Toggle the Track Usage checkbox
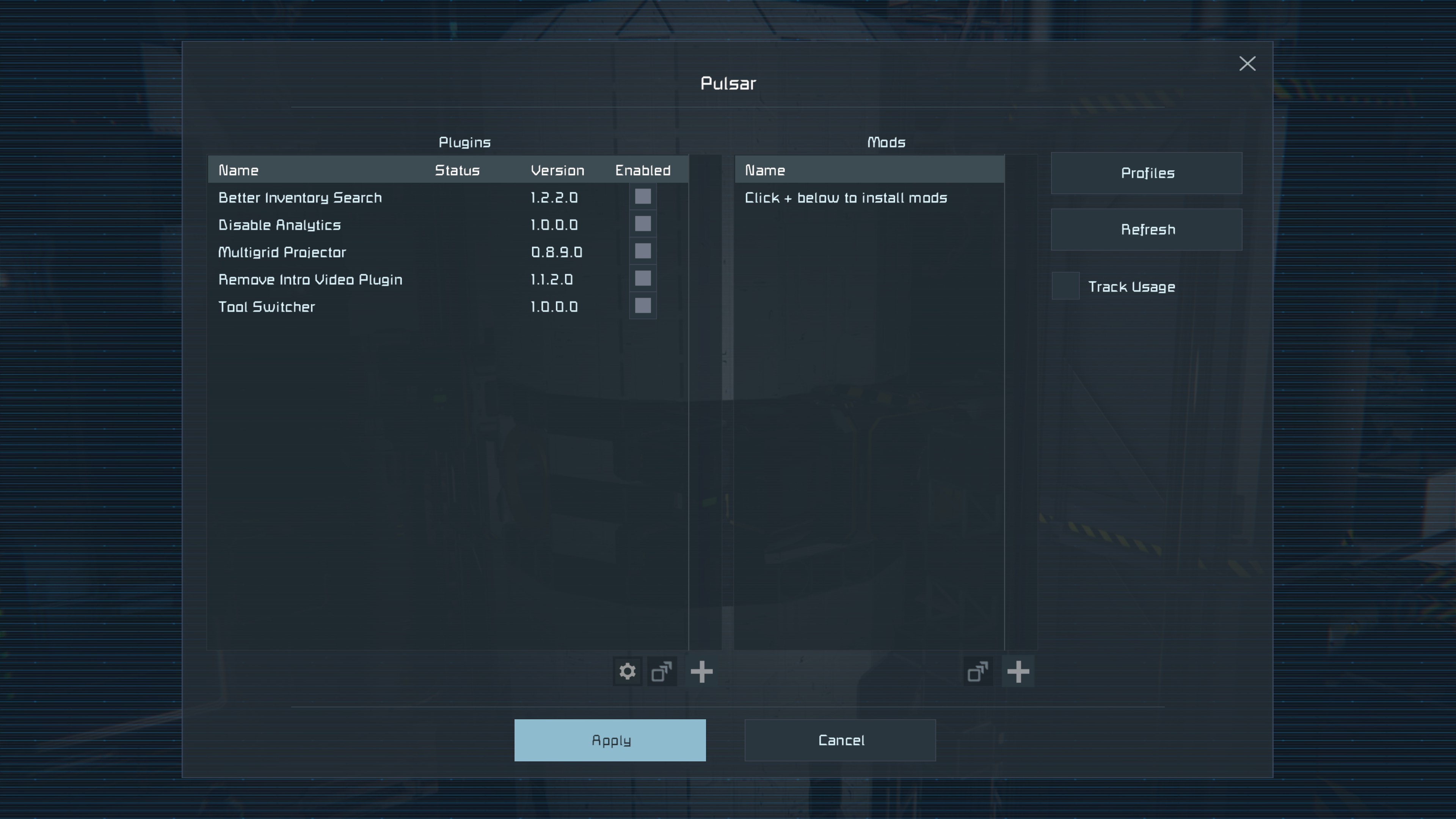 (1065, 286)
